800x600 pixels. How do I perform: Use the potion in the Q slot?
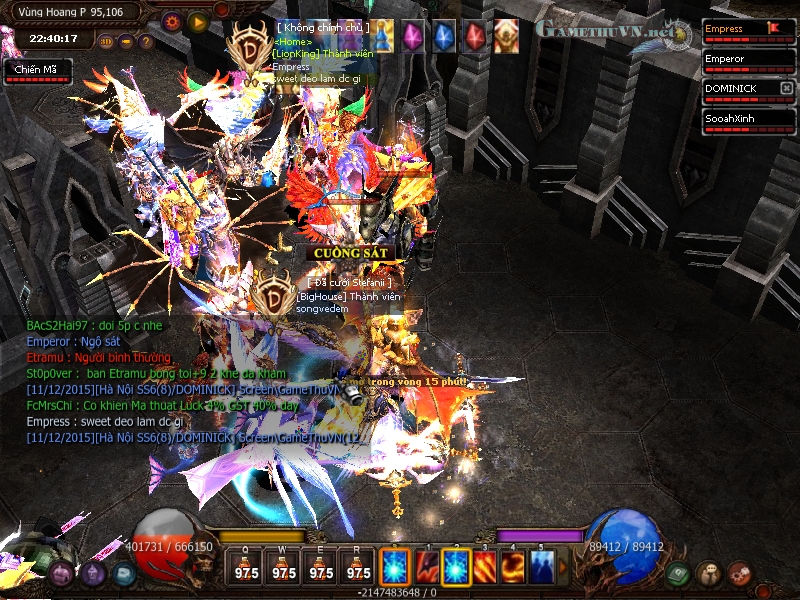pos(246,567)
